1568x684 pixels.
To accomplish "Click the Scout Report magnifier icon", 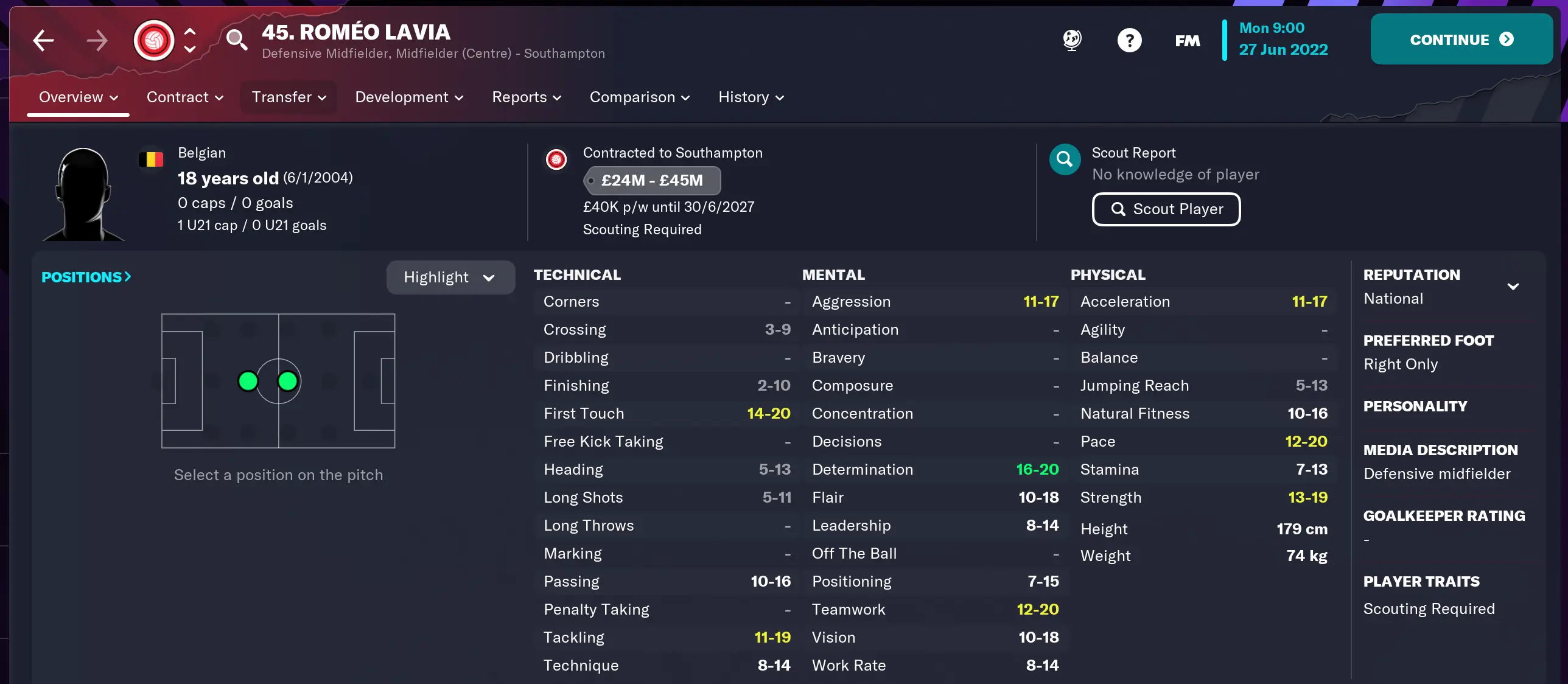I will click(x=1064, y=159).
